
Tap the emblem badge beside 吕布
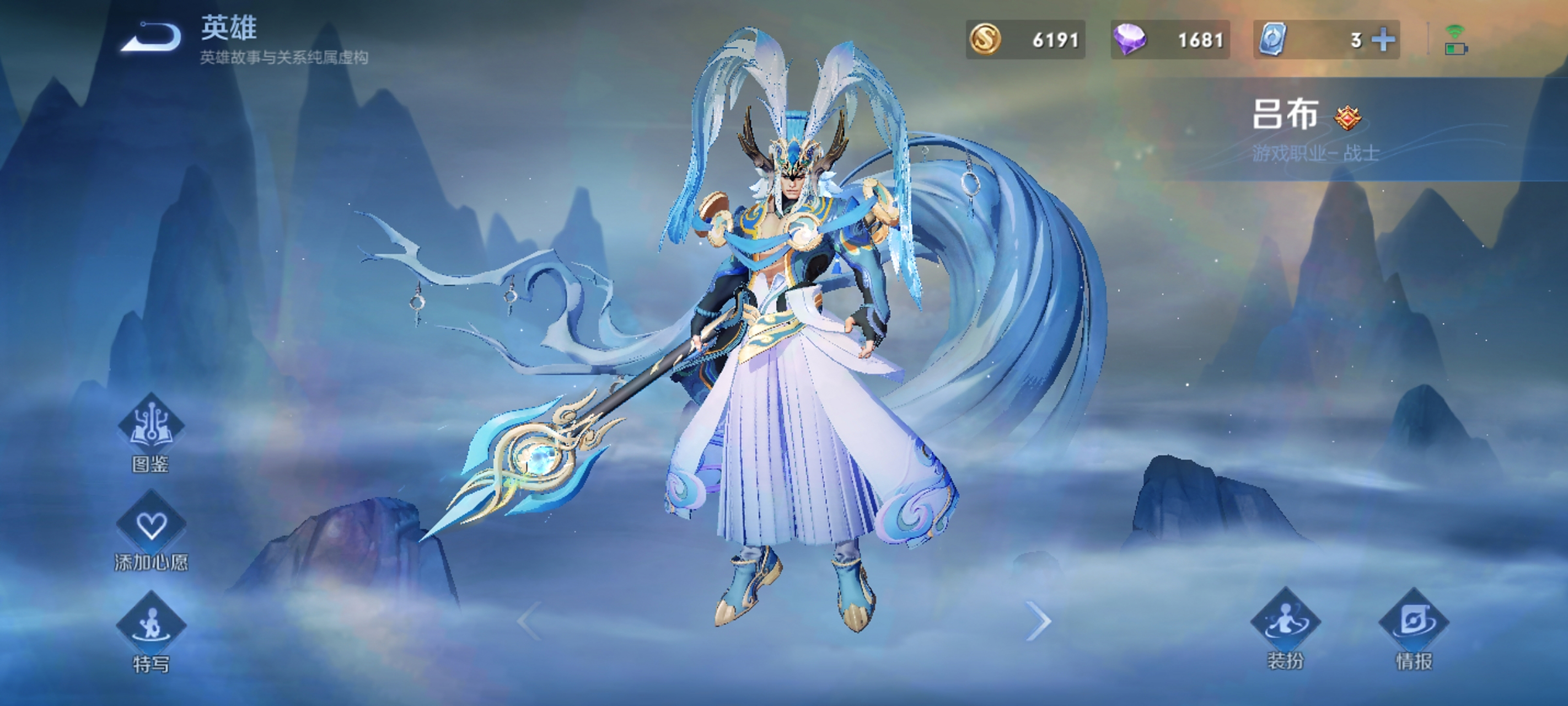(x=1347, y=117)
